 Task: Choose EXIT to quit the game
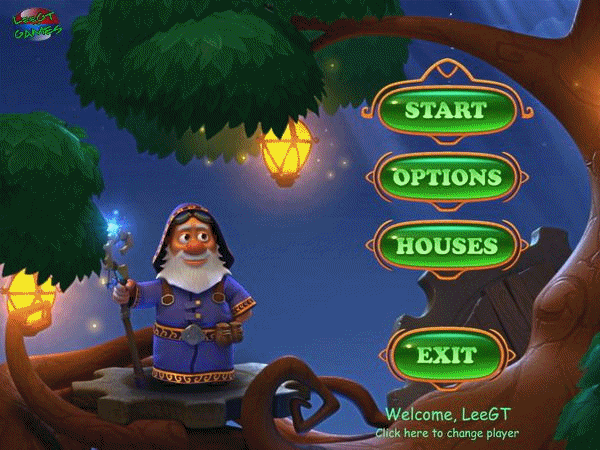pyautogui.click(x=446, y=355)
